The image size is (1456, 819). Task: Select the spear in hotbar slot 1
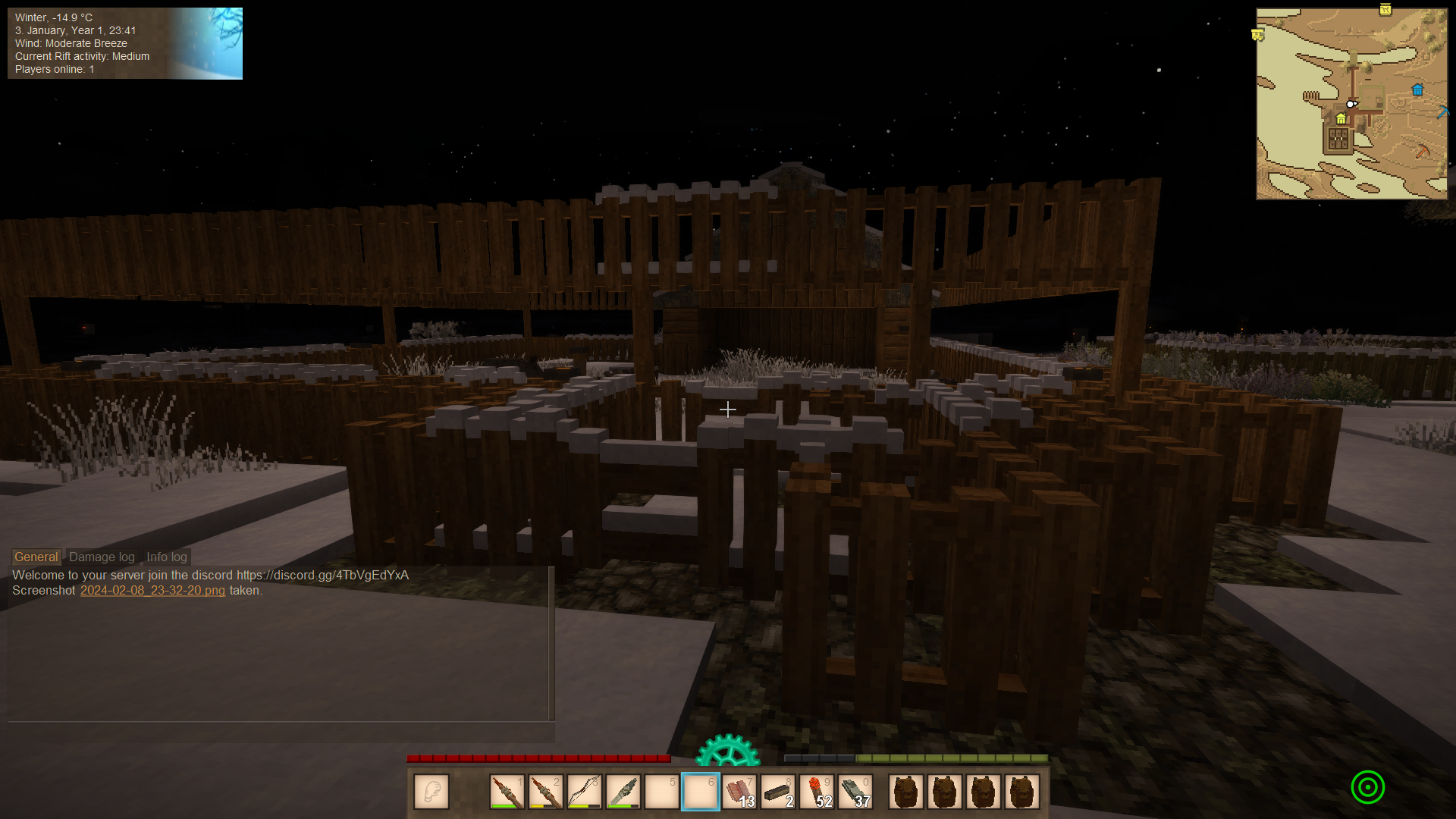click(x=507, y=792)
